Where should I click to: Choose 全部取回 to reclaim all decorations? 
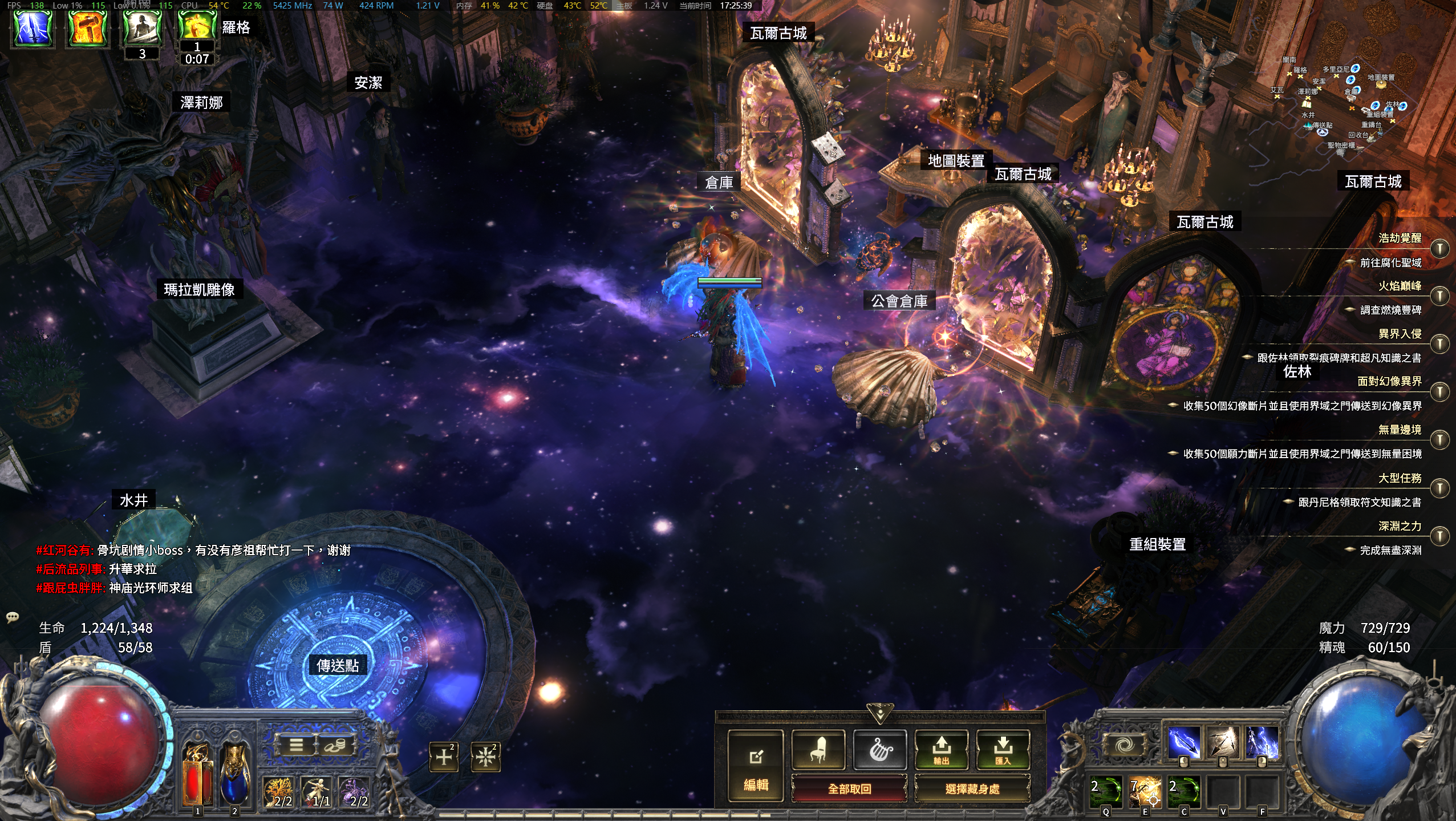[x=849, y=788]
